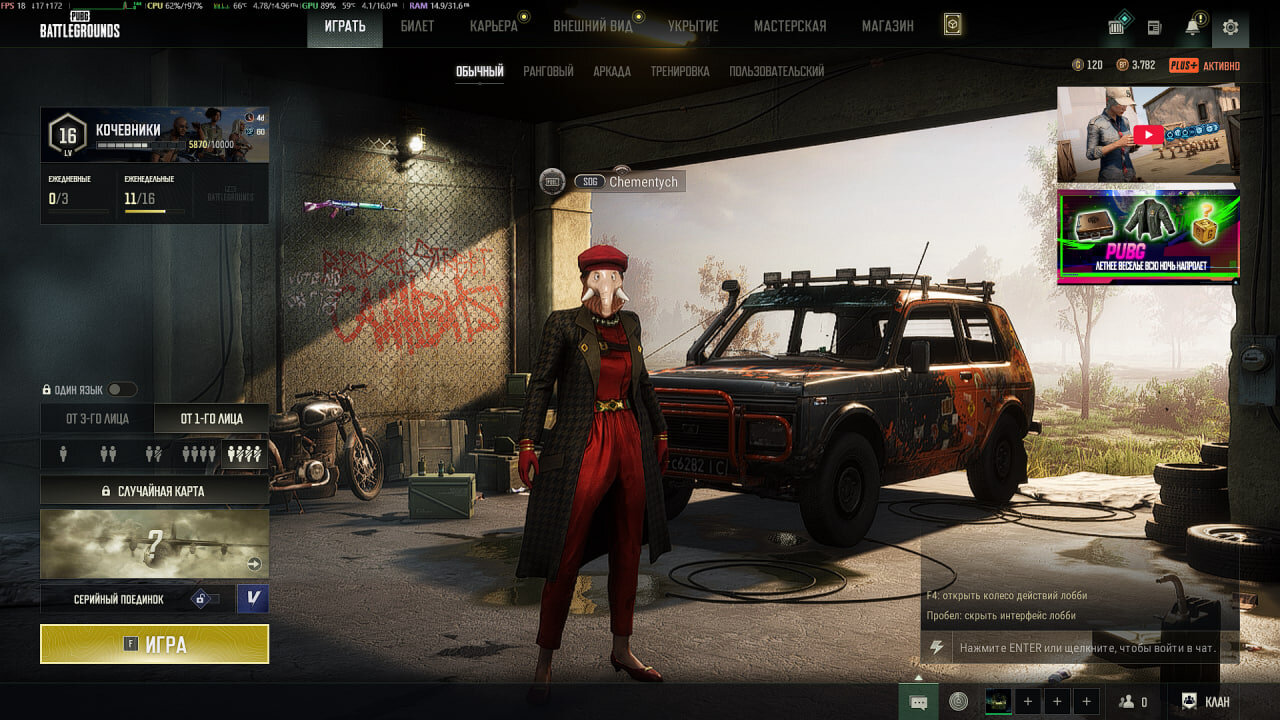Click the chat input field
The width and height of the screenshot is (1280, 720).
click(x=1086, y=648)
